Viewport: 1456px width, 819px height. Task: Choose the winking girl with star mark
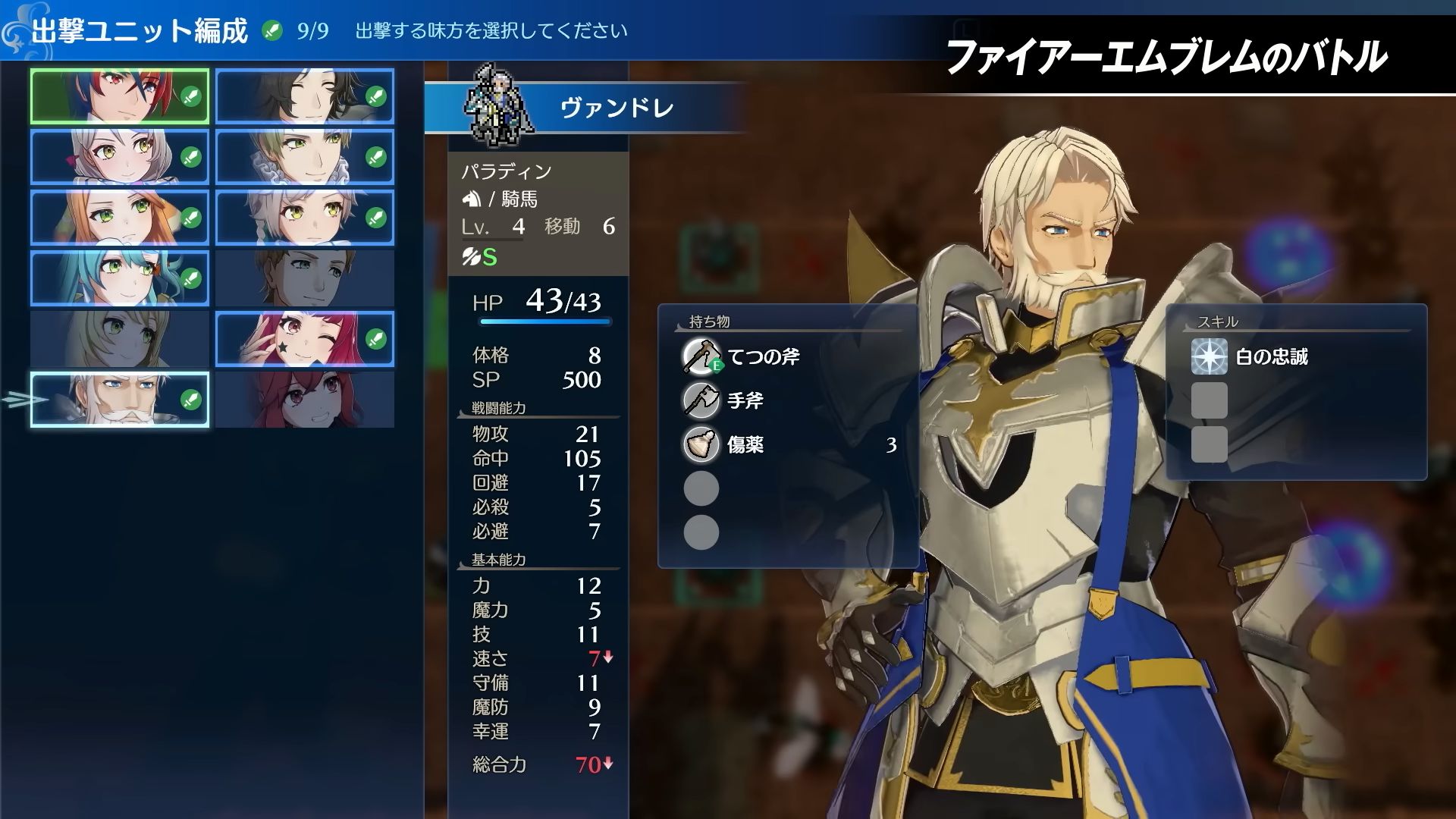tap(305, 339)
